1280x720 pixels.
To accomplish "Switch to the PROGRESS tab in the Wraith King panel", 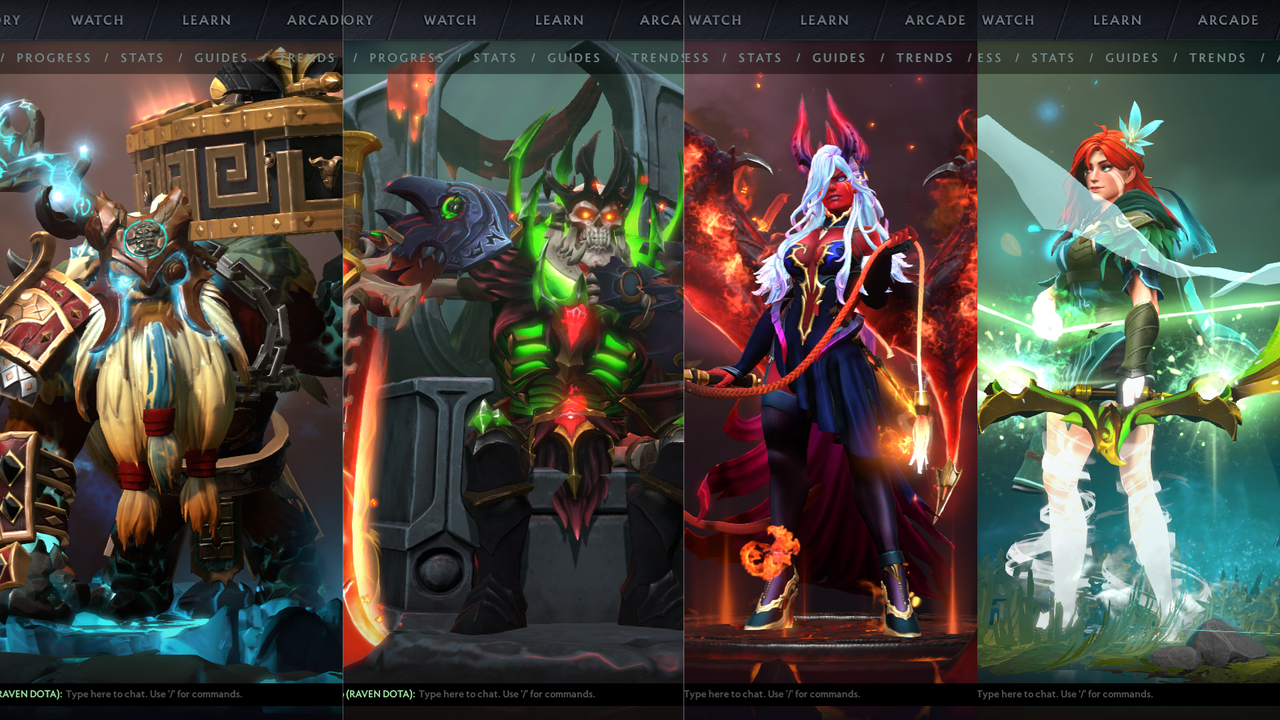I will [406, 58].
